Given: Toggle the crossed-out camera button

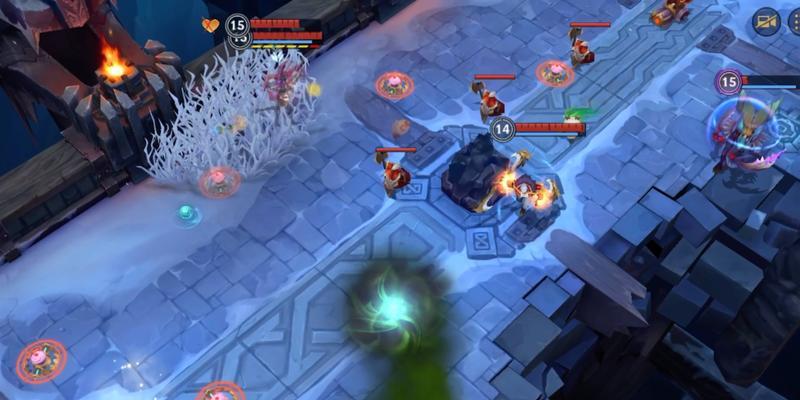Looking at the screenshot, I should pyautogui.click(x=766, y=22).
